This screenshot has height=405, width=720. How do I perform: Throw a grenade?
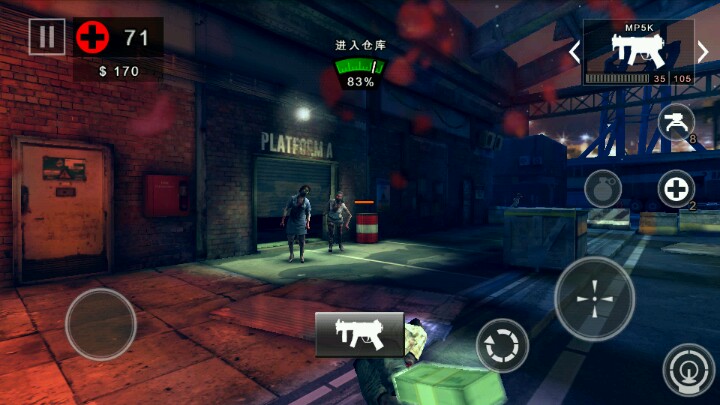pyautogui.click(x=603, y=188)
